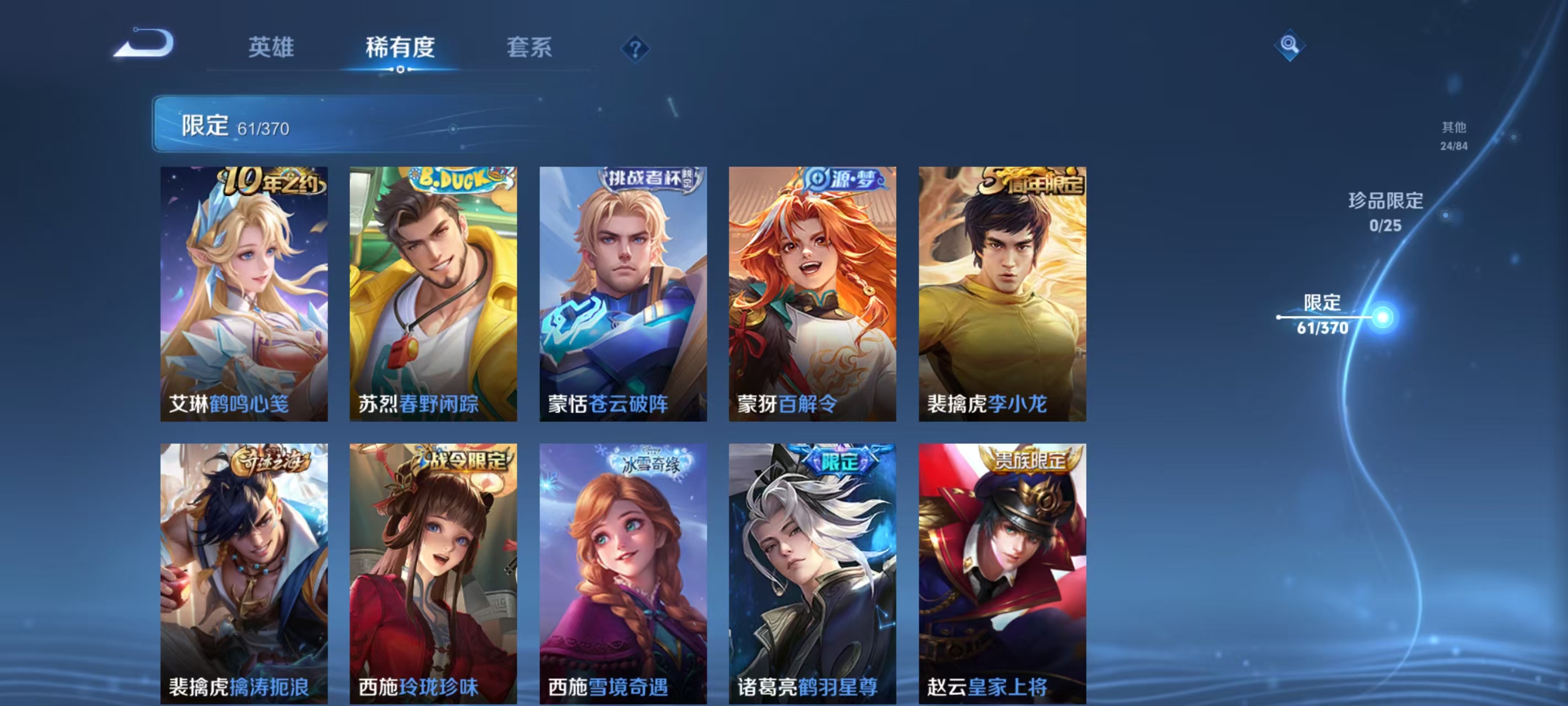Switch to the 英雄 tab
The height and width of the screenshot is (706, 1568).
[272, 47]
